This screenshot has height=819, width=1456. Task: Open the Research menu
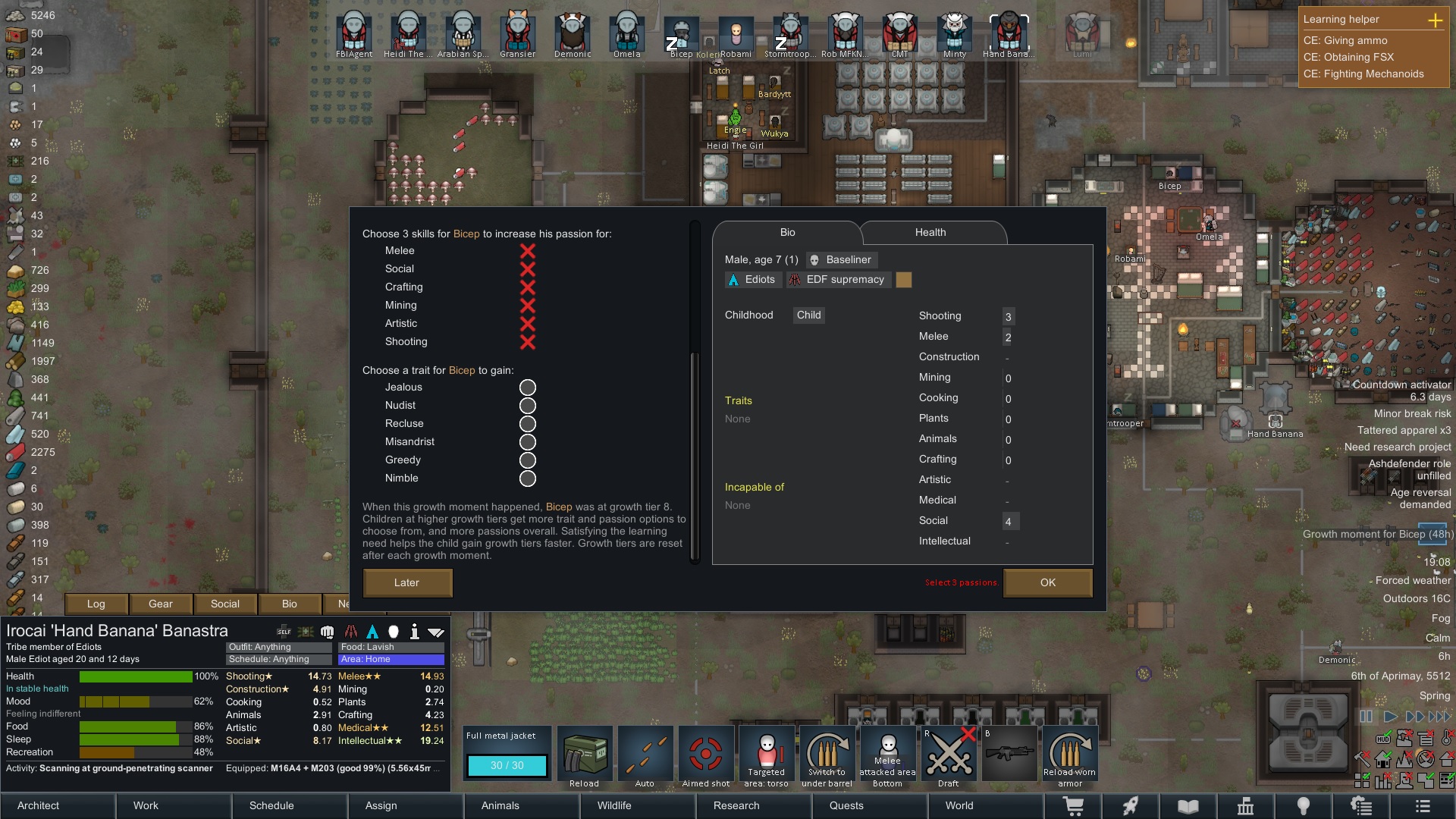pos(736,805)
